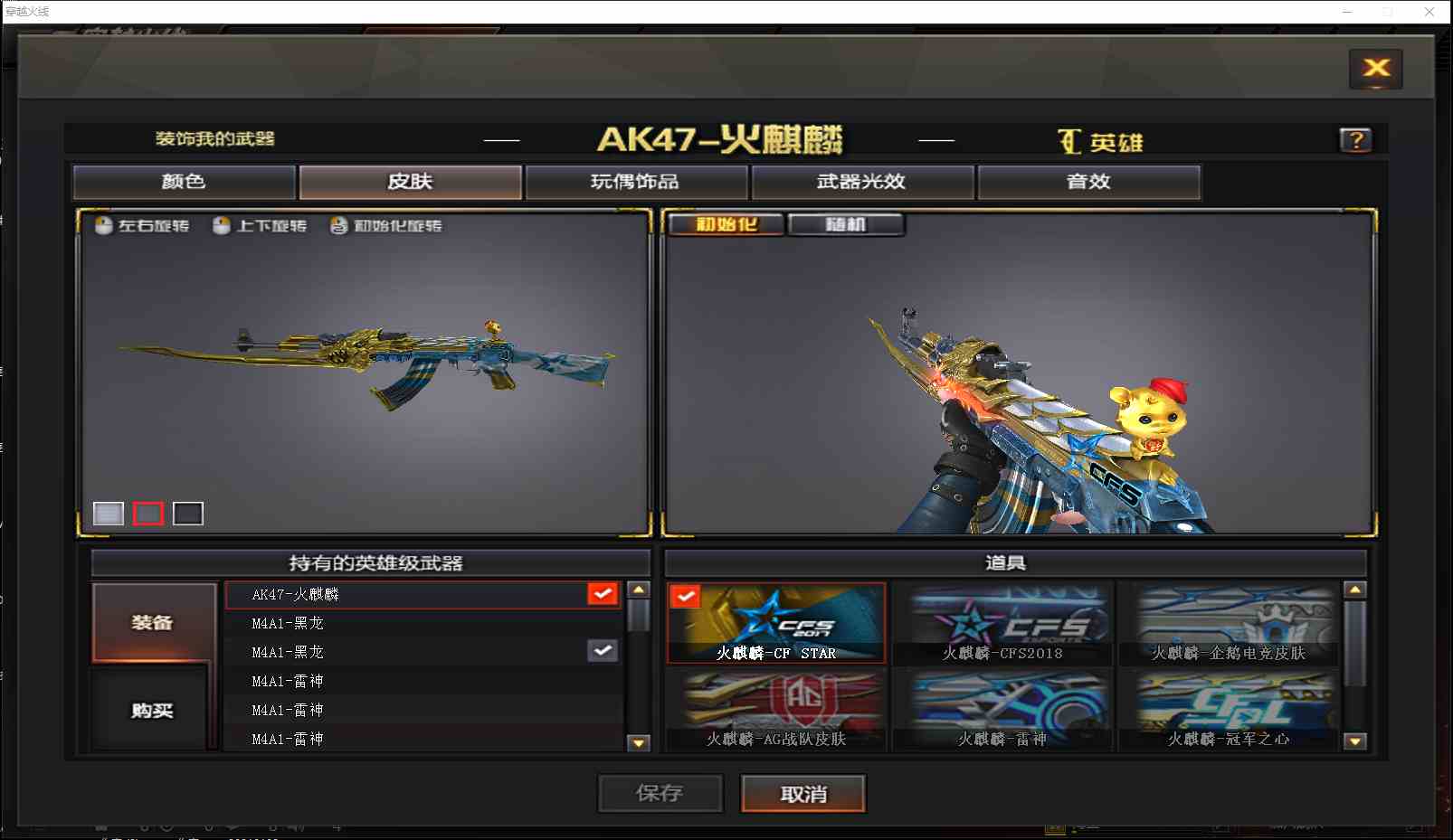The height and width of the screenshot is (840, 1453).
Task: Click the 保存 button
Action: coord(660,793)
